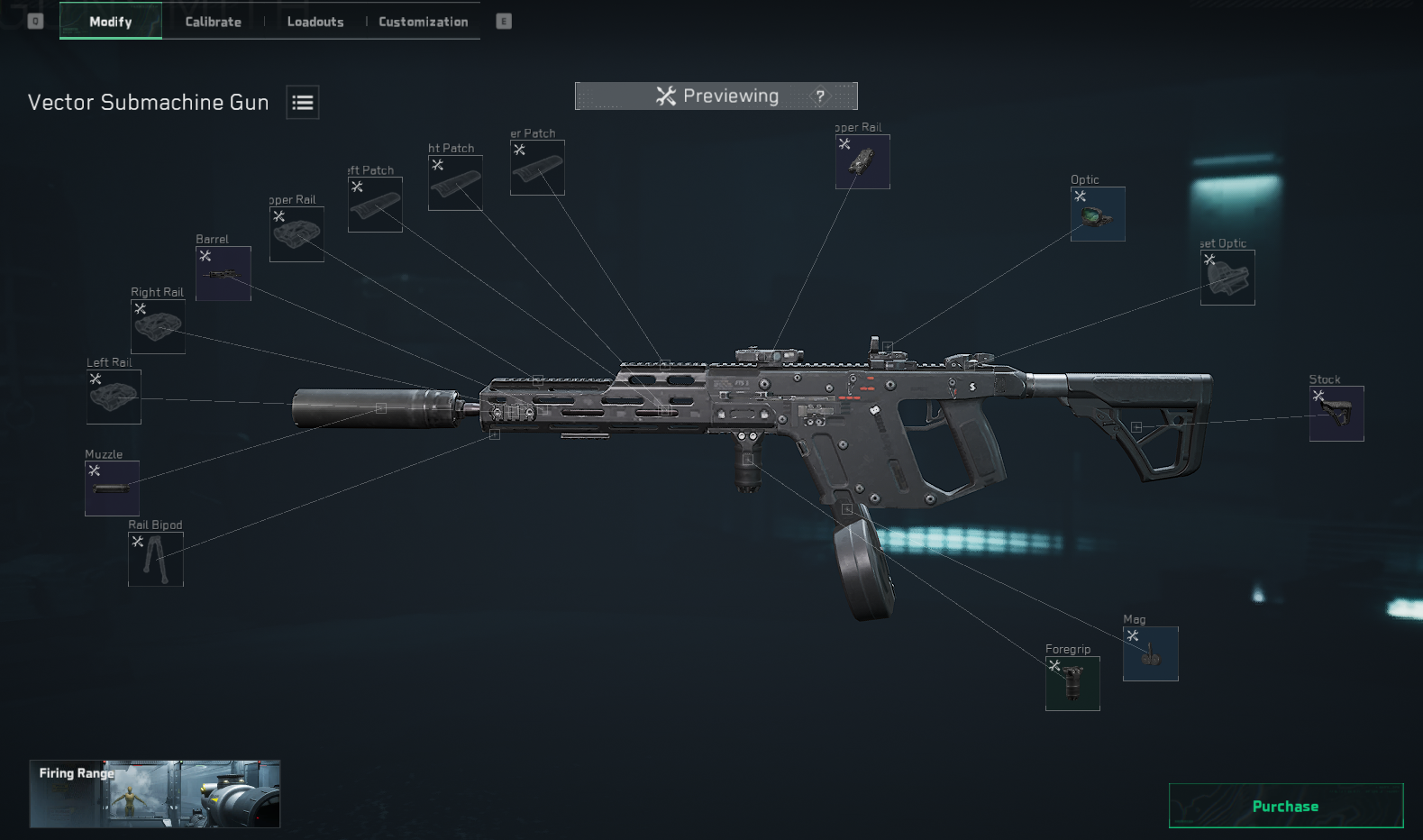
Task: Open the Loadouts tab
Action: pyautogui.click(x=315, y=22)
